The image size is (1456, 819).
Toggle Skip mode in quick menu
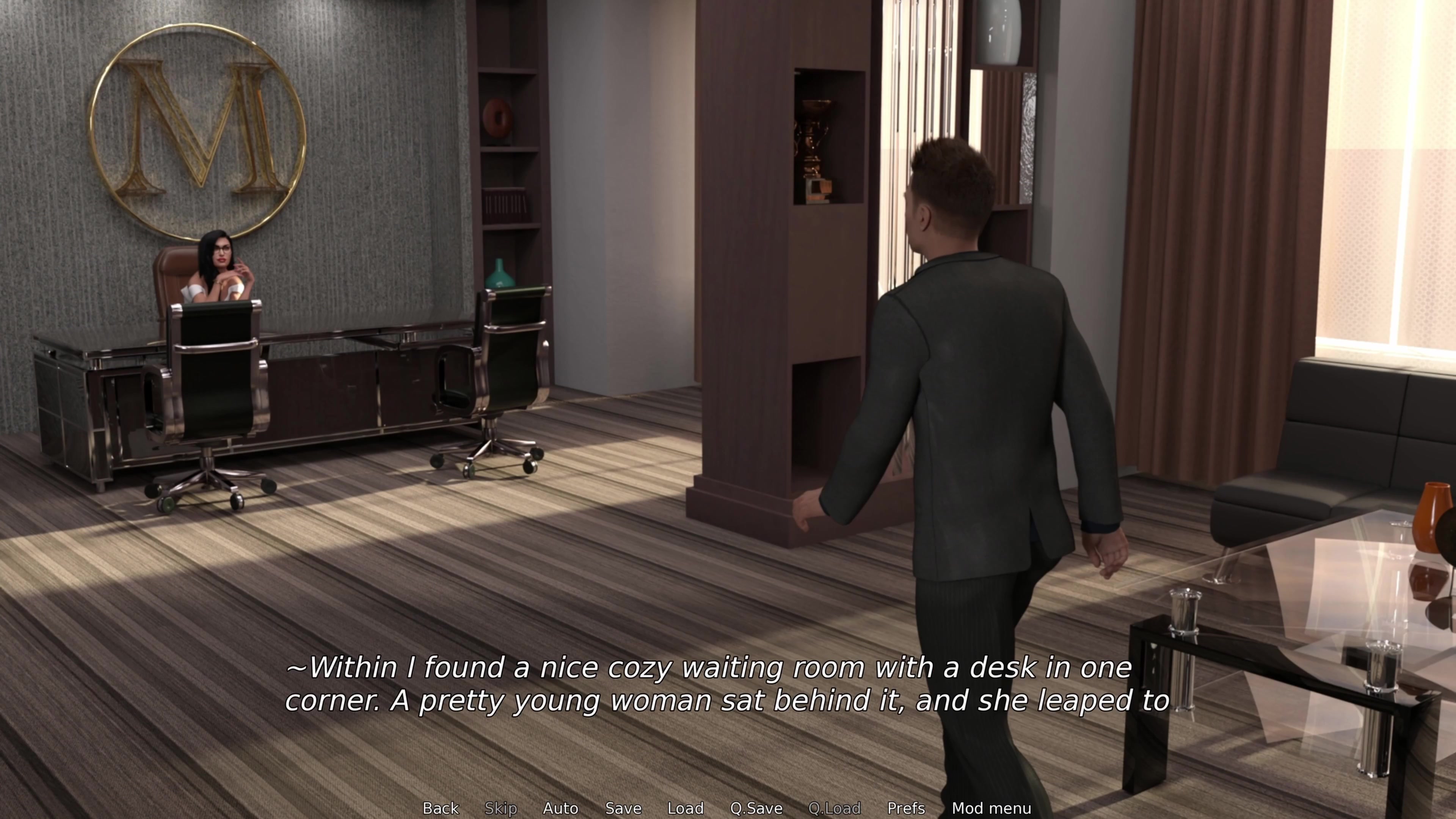pyautogui.click(x=501, y=808)
